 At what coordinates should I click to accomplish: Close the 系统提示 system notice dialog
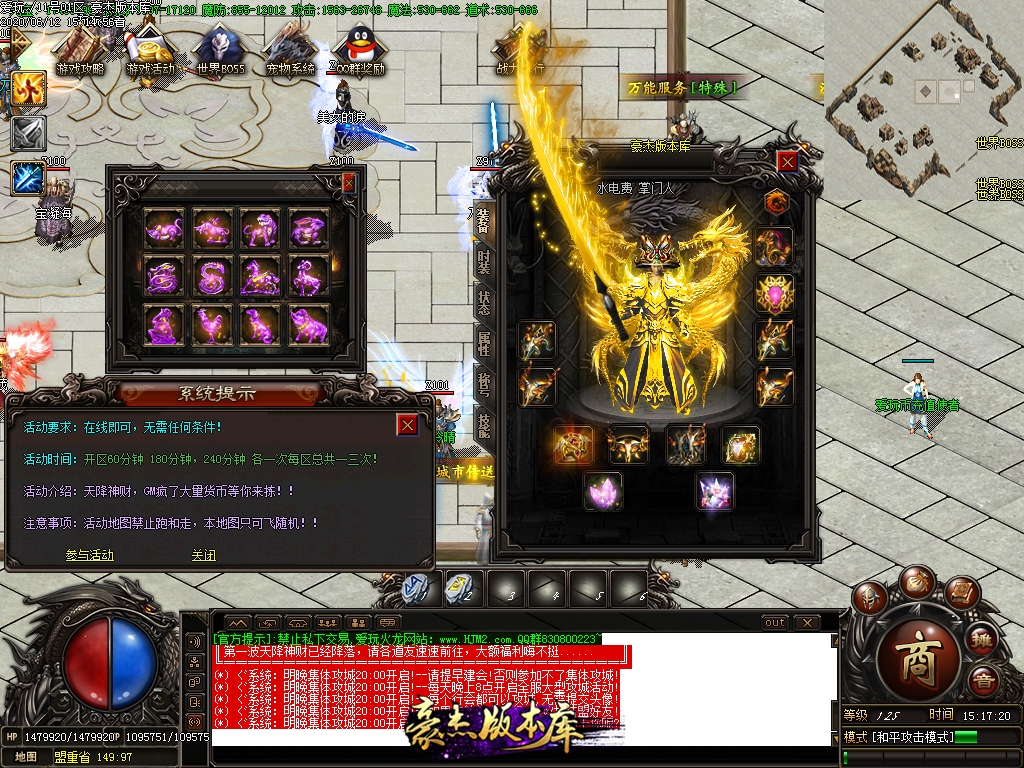[x=407, y=425]
